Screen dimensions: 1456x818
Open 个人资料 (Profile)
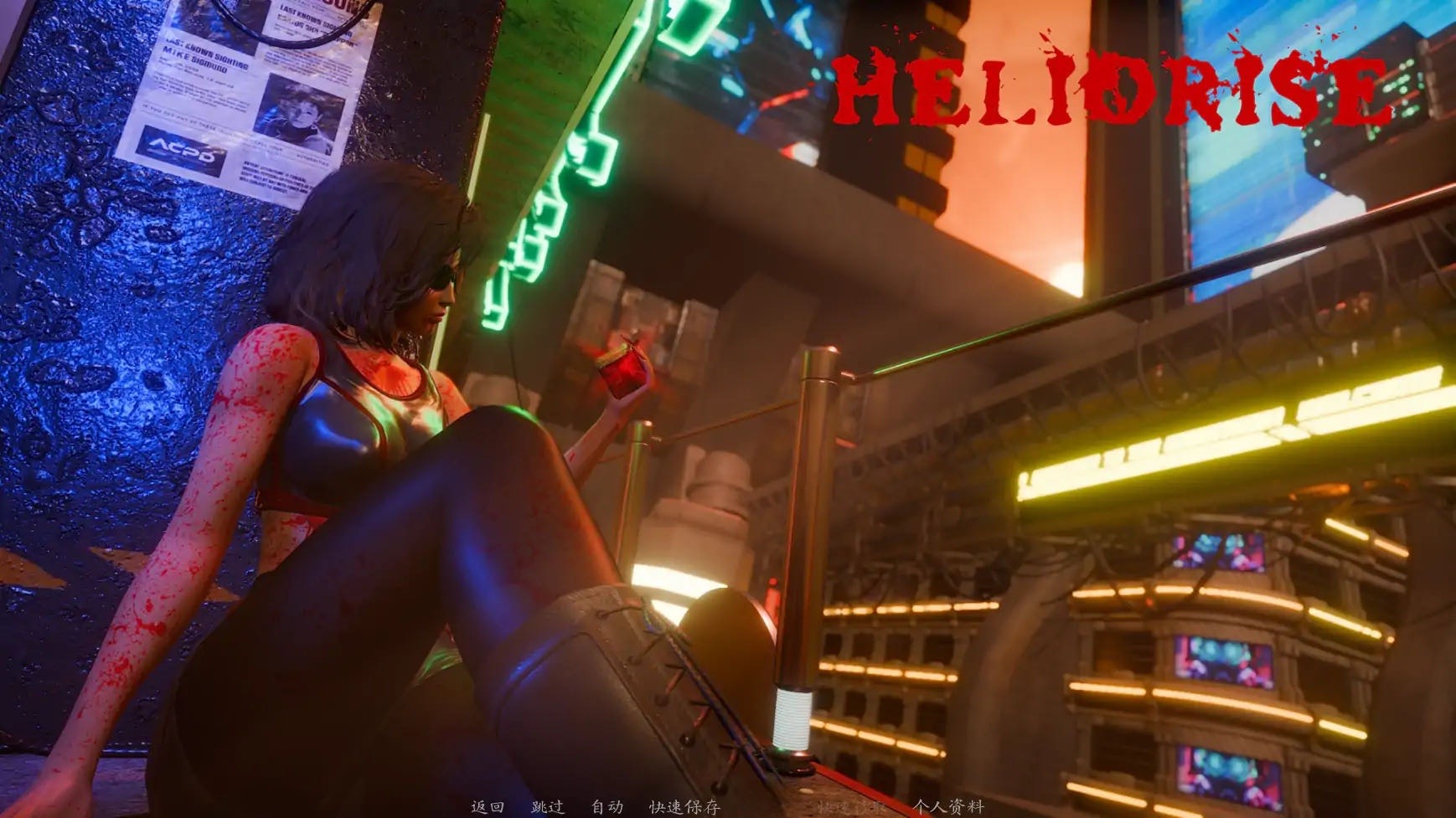point(948,807)
